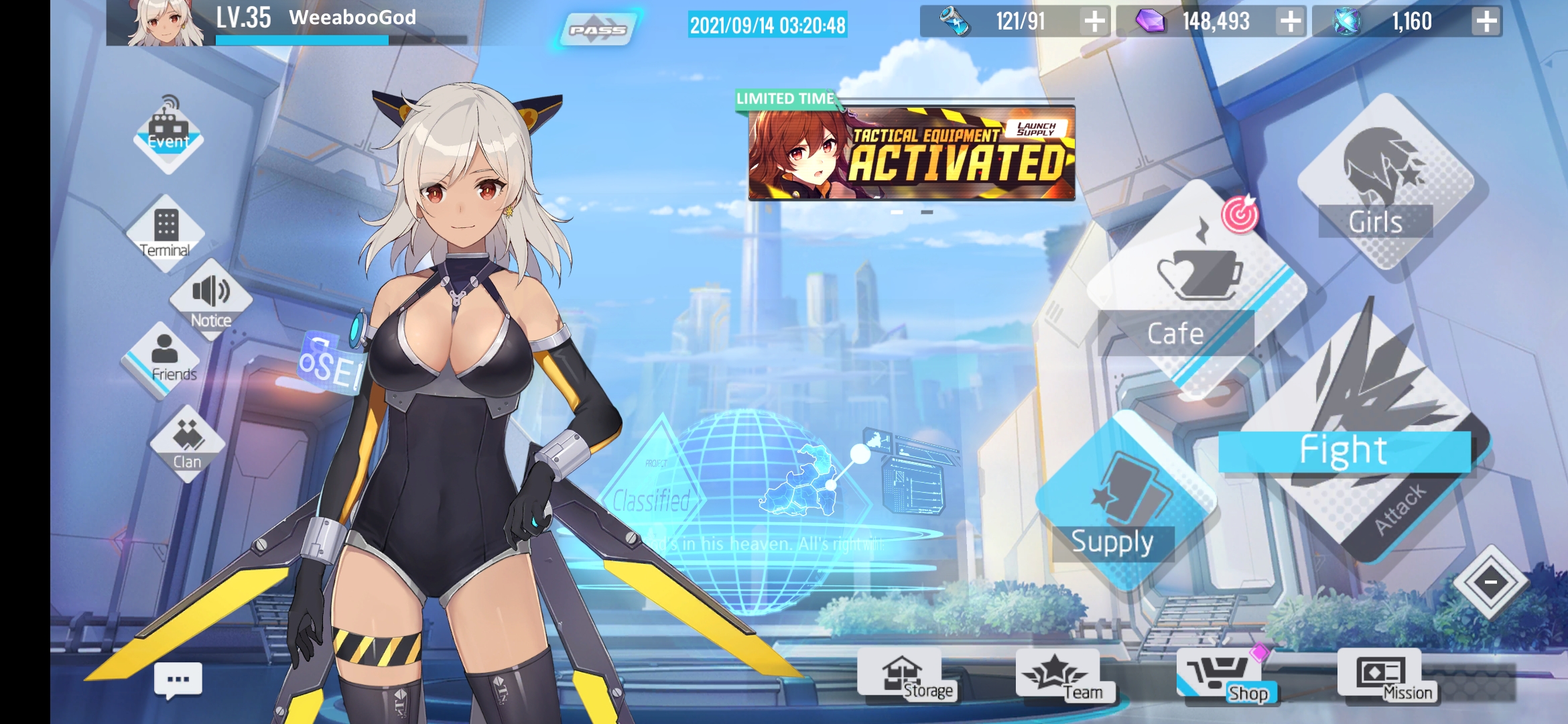1568x724 pixels.
Task: Add serum with the stamina plus button
Action: click(x=1094, y=21)
